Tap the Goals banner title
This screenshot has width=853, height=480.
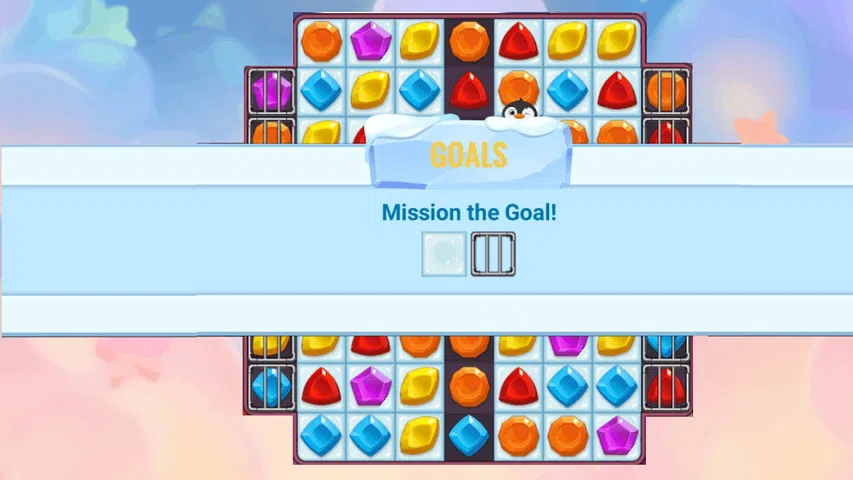click(x=468, y=155)
